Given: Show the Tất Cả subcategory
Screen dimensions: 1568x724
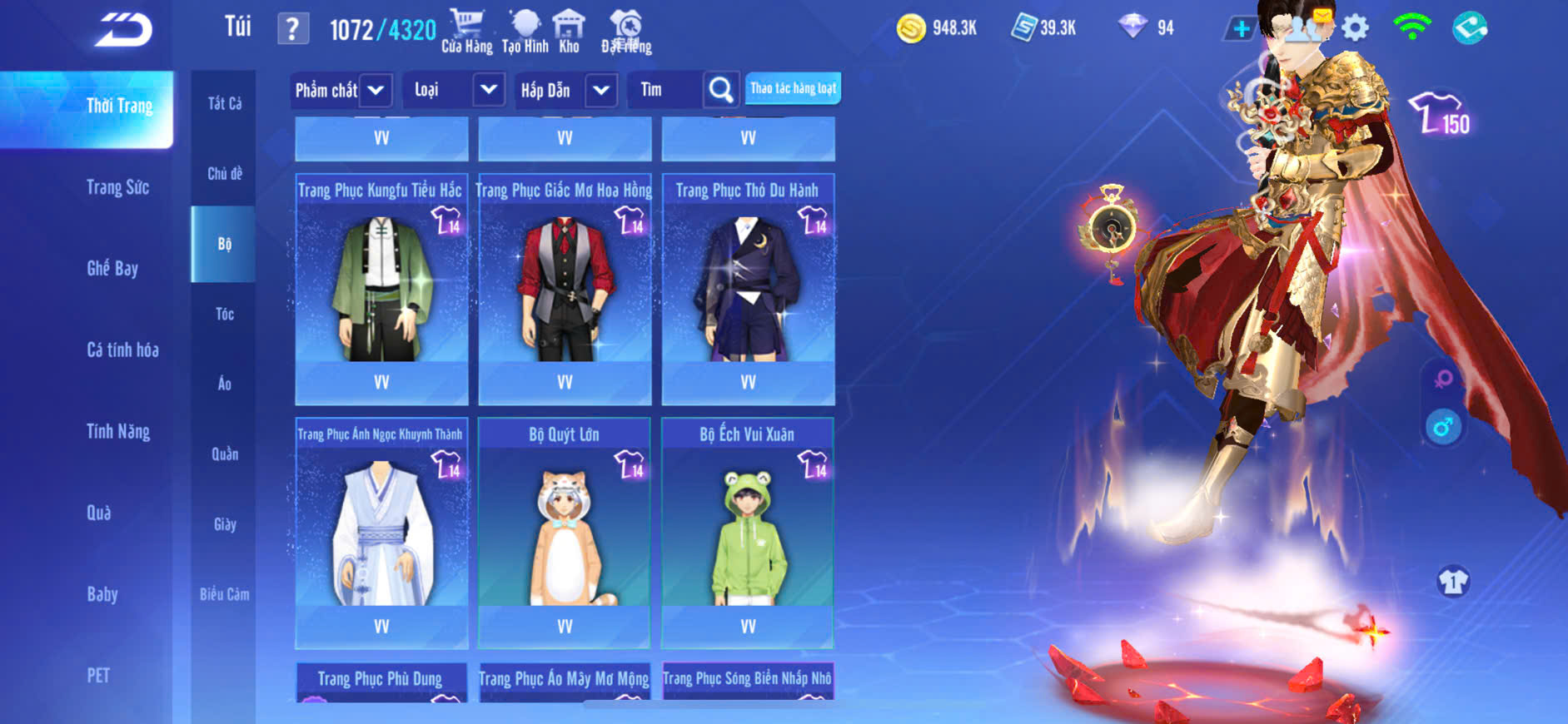Looking at the screenshot, I should pos(224,103).
